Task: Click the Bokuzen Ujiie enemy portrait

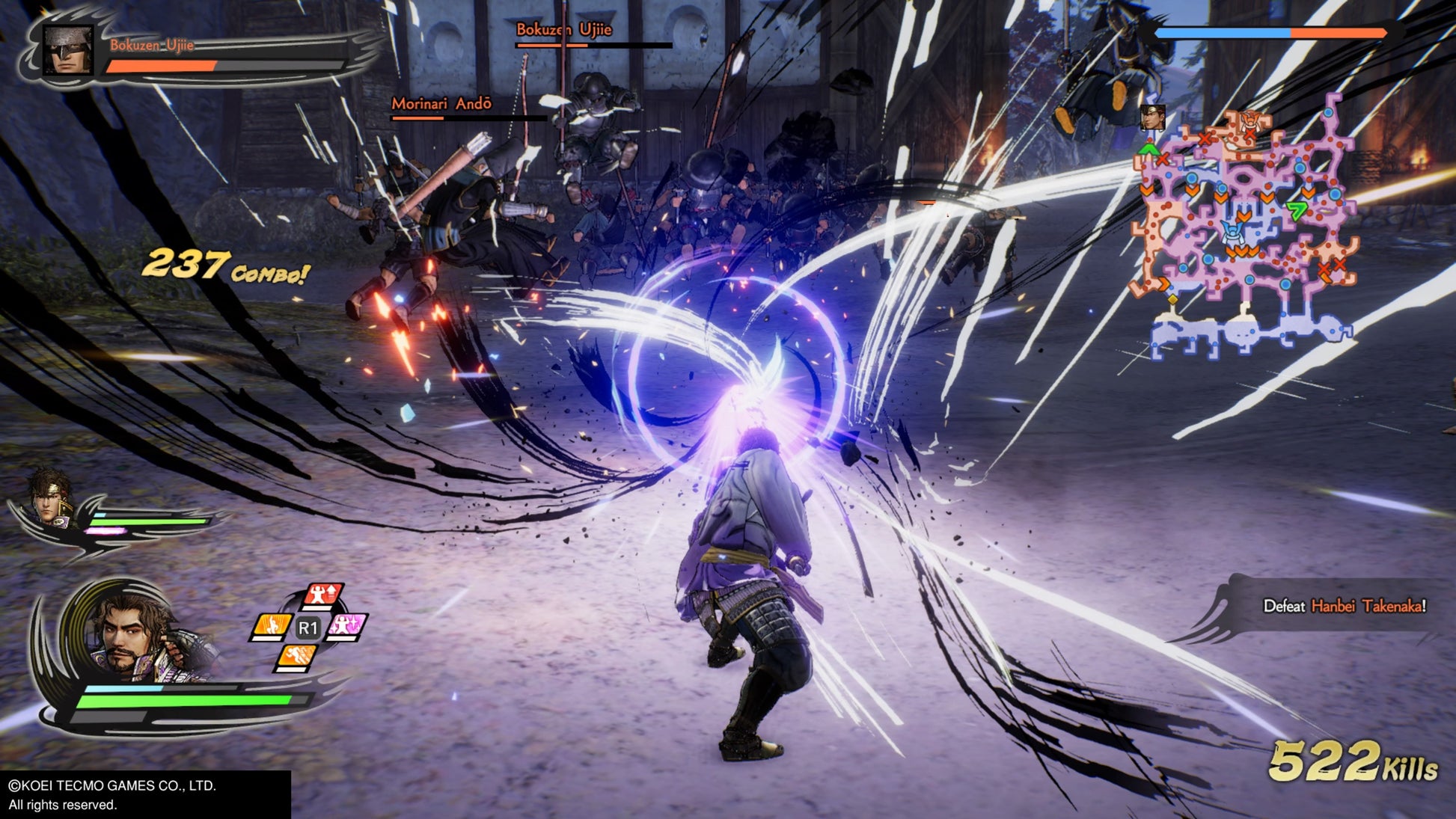Action: tap(68, 50)
